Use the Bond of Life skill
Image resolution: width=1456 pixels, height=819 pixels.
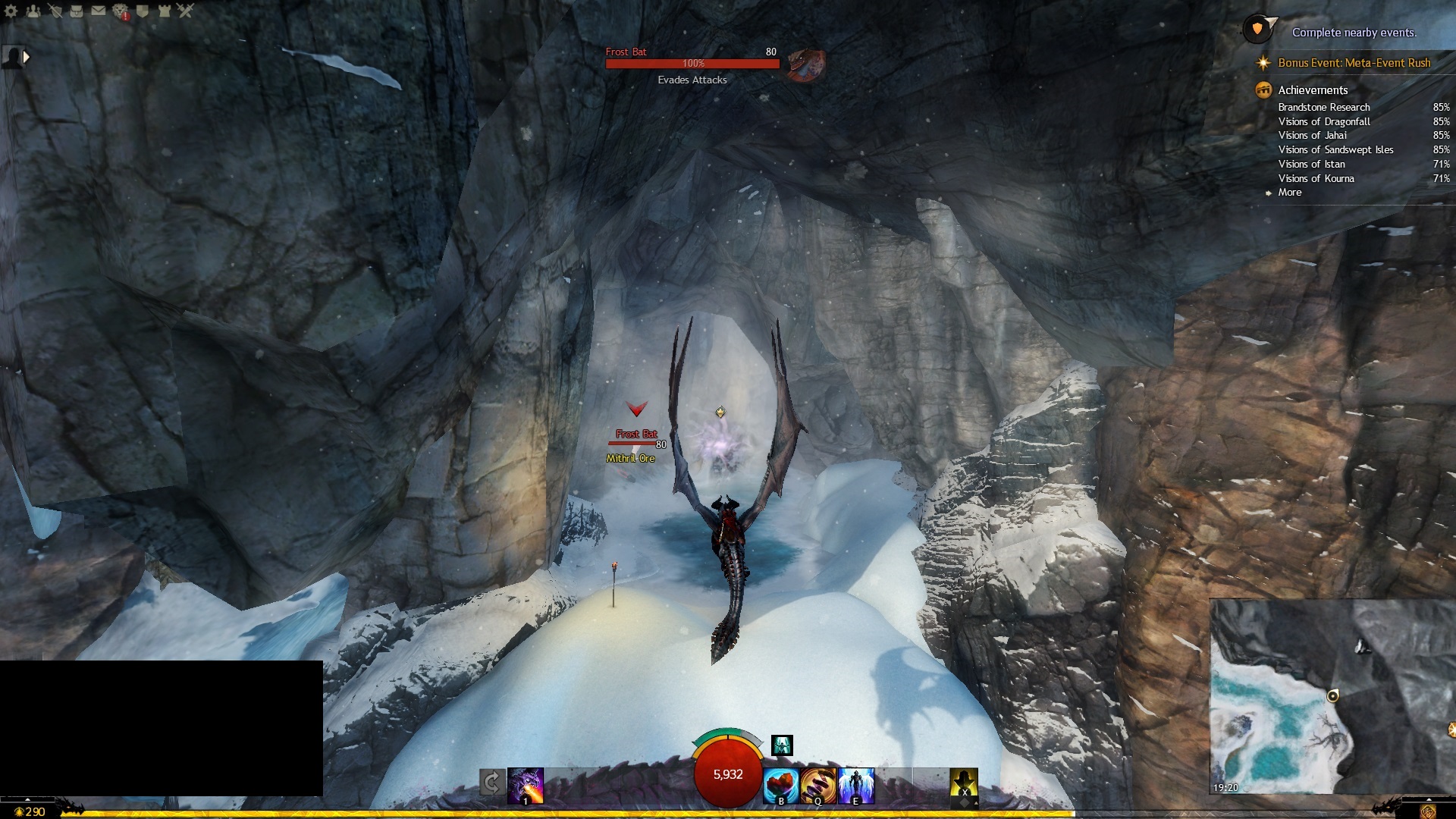[781, 786]
